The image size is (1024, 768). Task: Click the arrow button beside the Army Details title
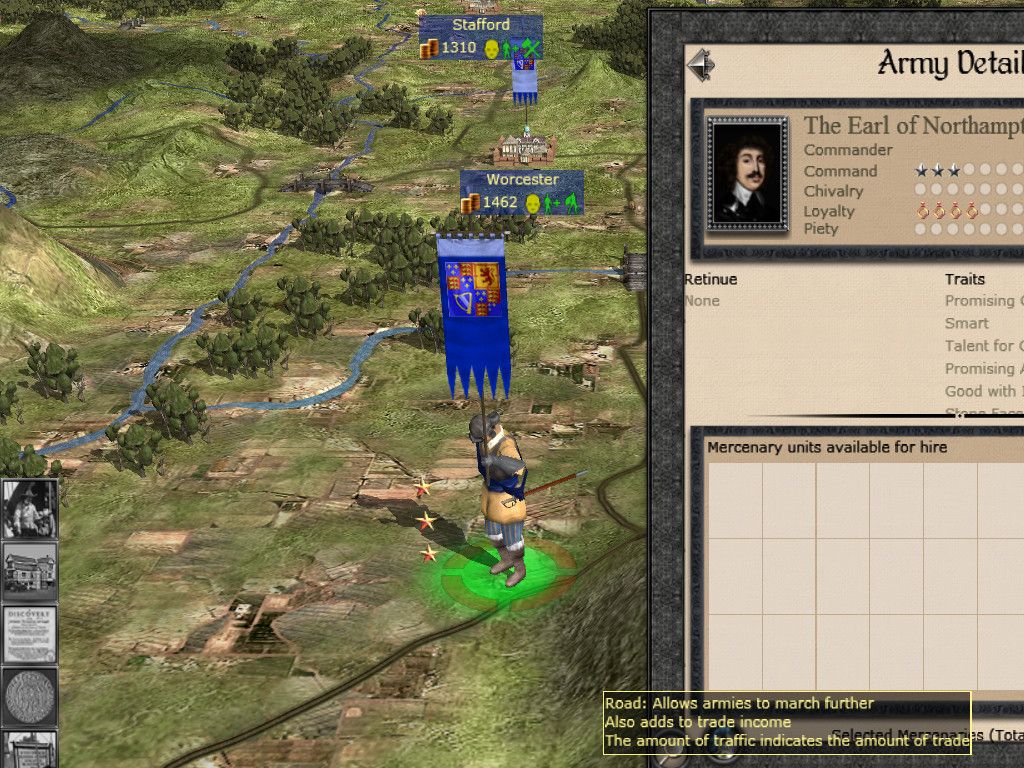[x=702, y=66]
